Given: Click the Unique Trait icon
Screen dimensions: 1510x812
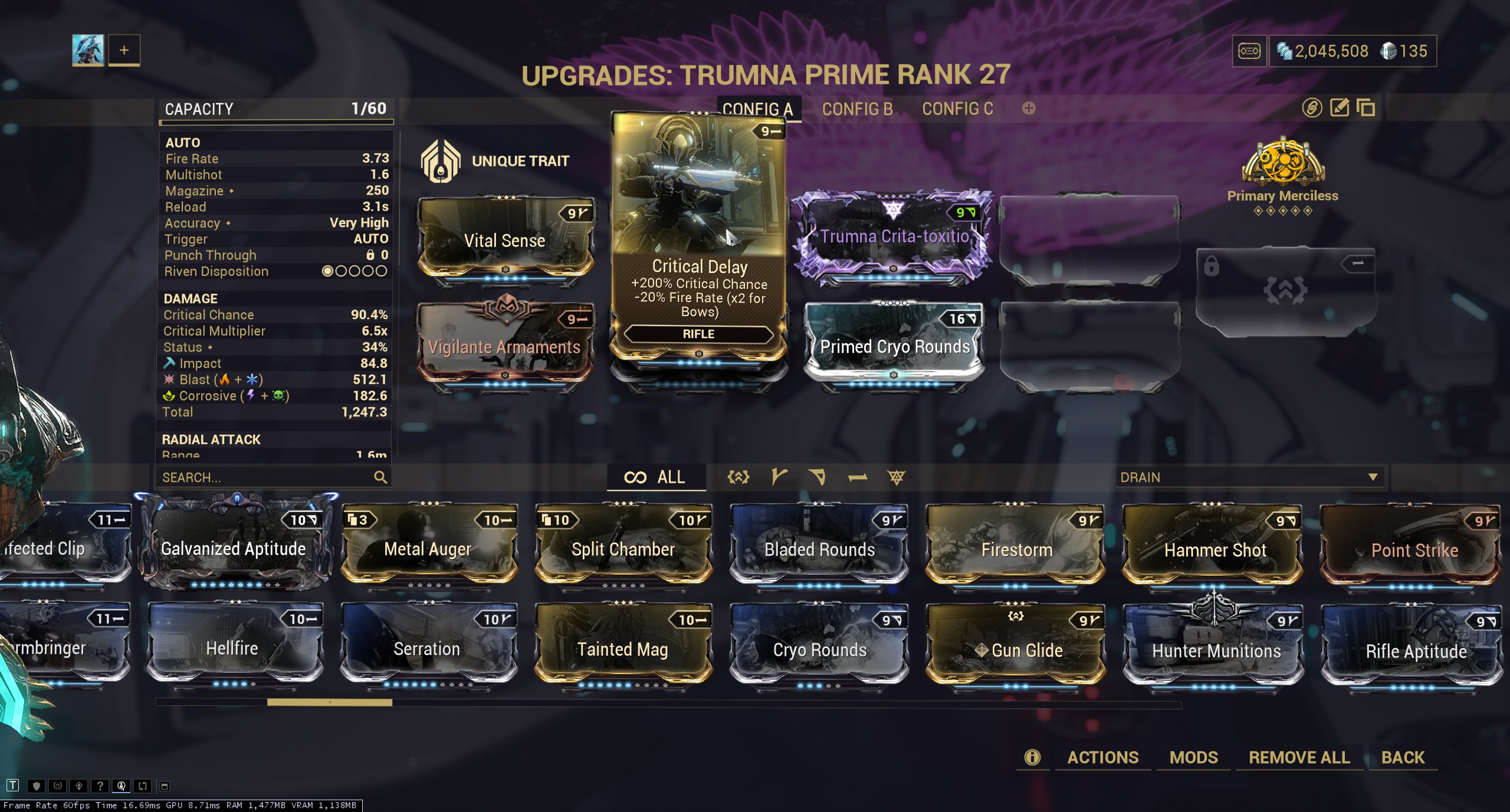Looking at the screenshot, I should point(440,160).
